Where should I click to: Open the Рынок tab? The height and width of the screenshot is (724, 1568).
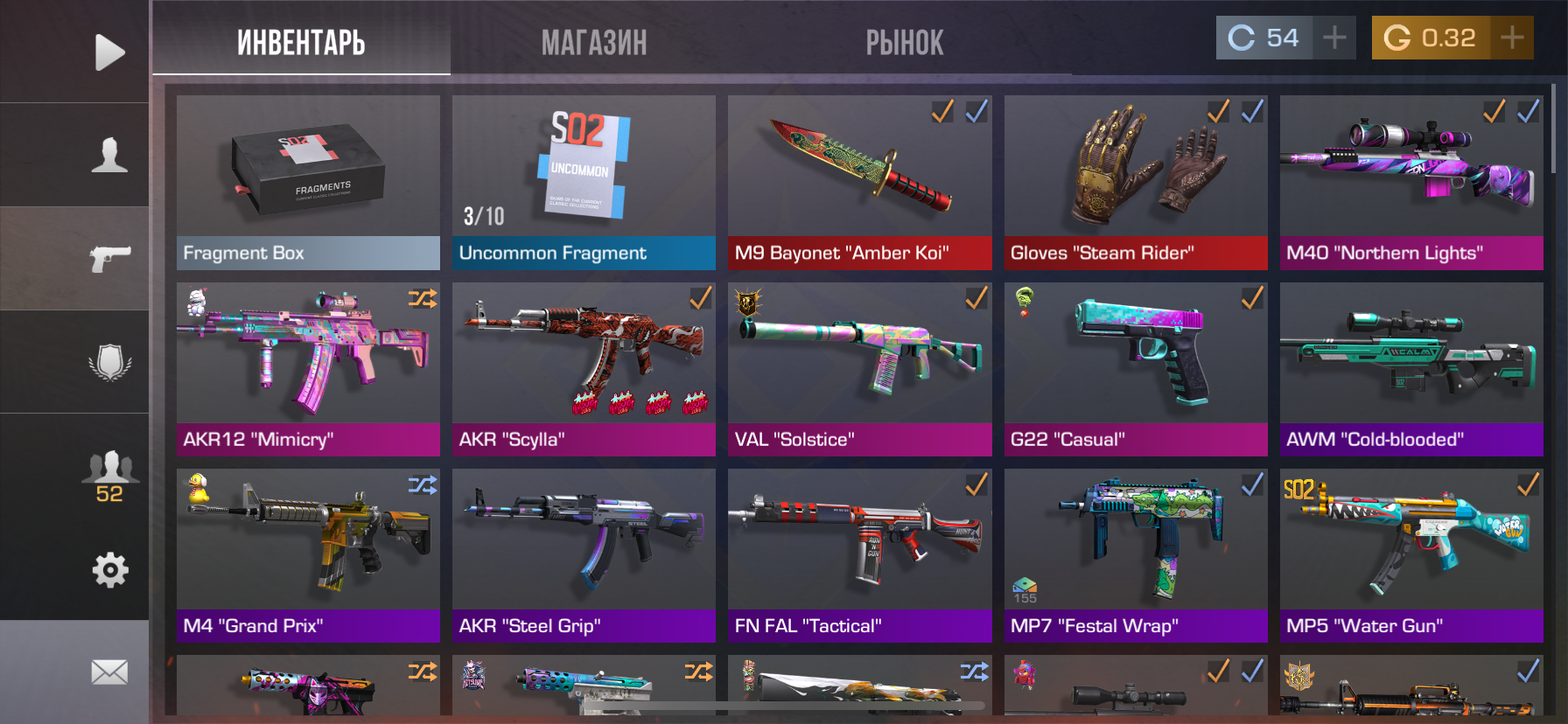tap(905, 42)
